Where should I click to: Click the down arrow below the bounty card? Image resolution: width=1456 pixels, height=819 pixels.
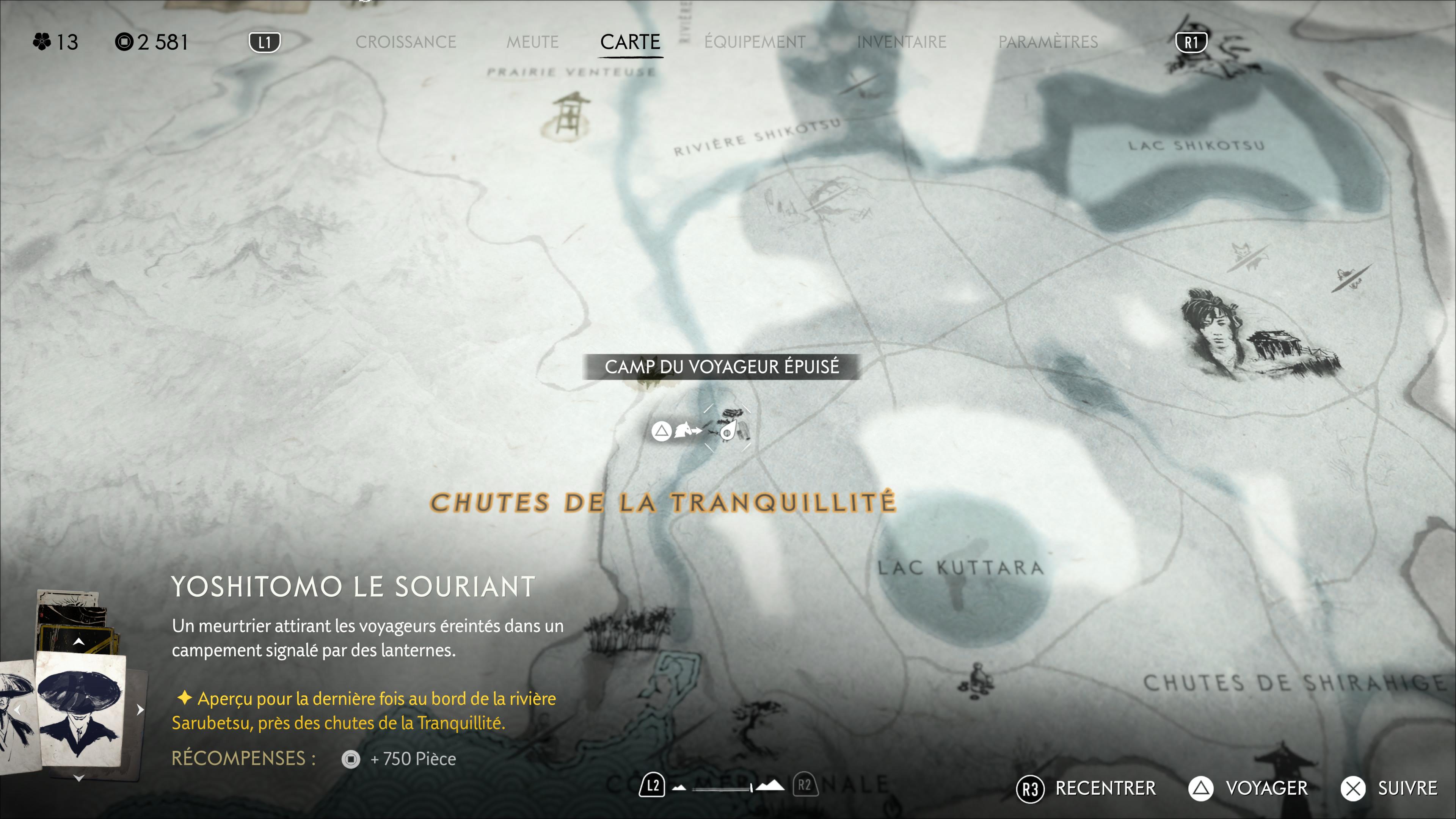point(79,778)
